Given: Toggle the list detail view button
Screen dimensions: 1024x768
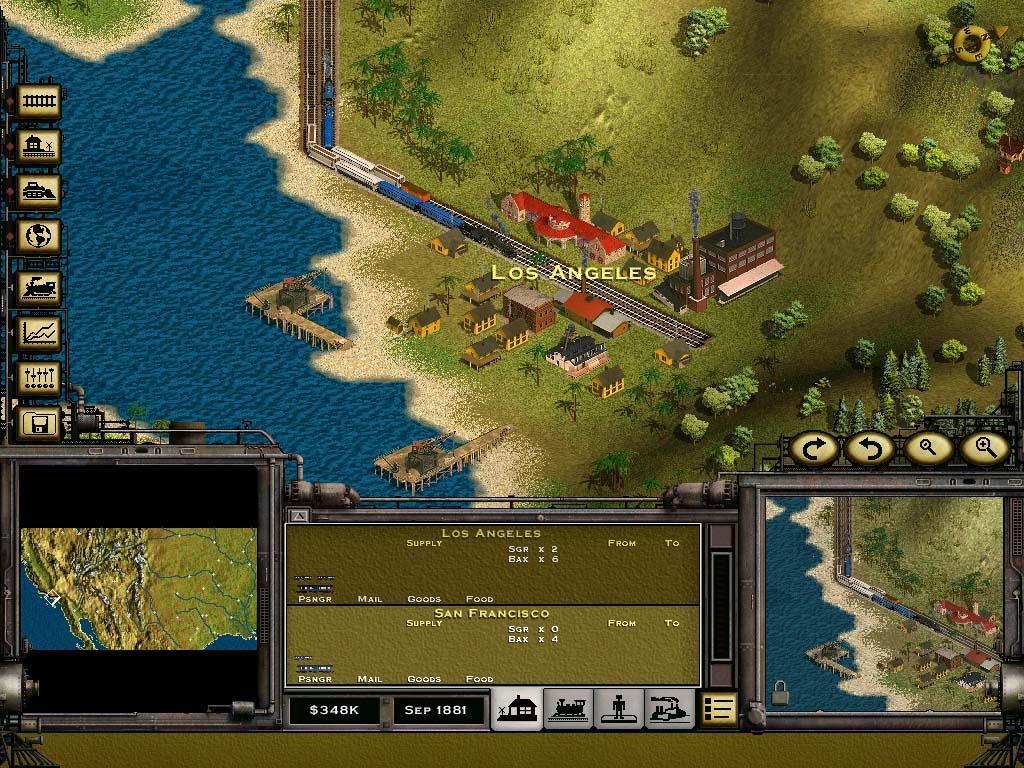Looking at the screenshot, I should (x=718, y=709).
